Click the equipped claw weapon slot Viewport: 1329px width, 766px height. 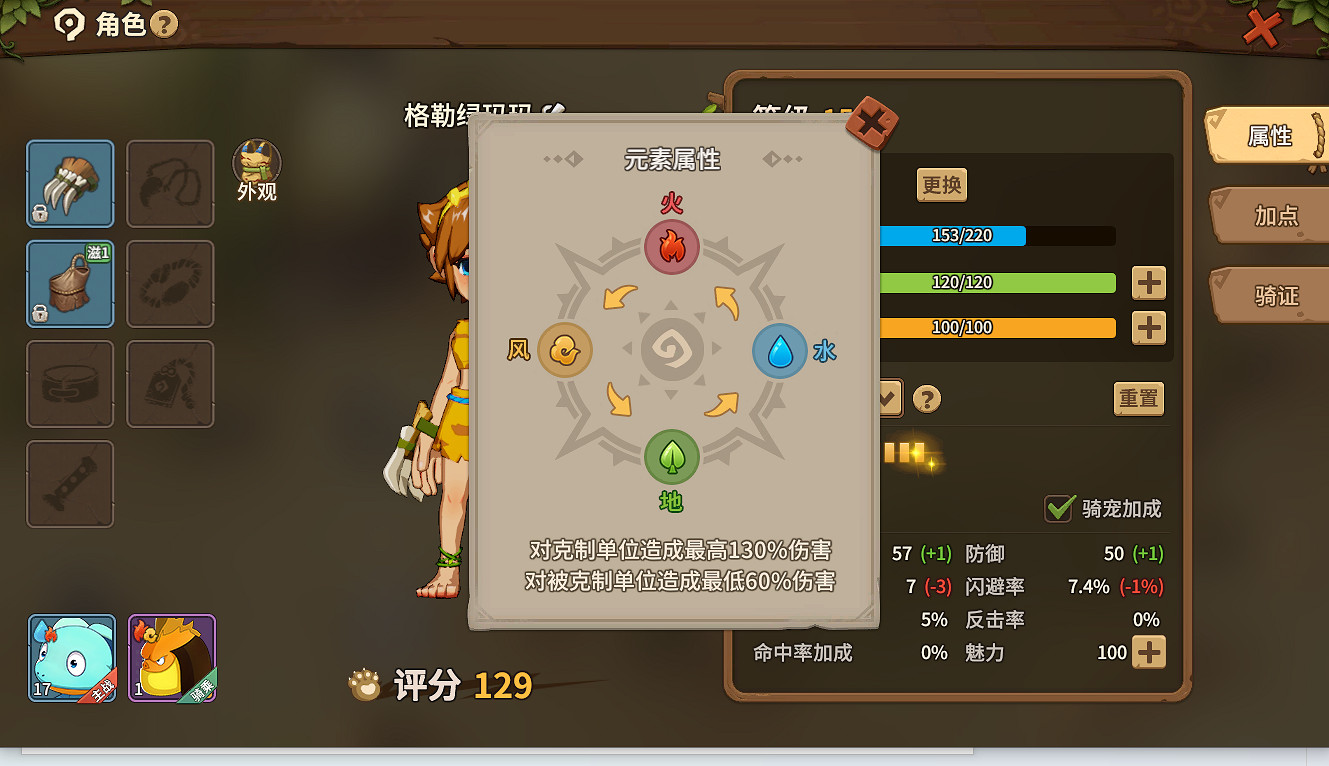pyautogui.click(x=70, y=184)
